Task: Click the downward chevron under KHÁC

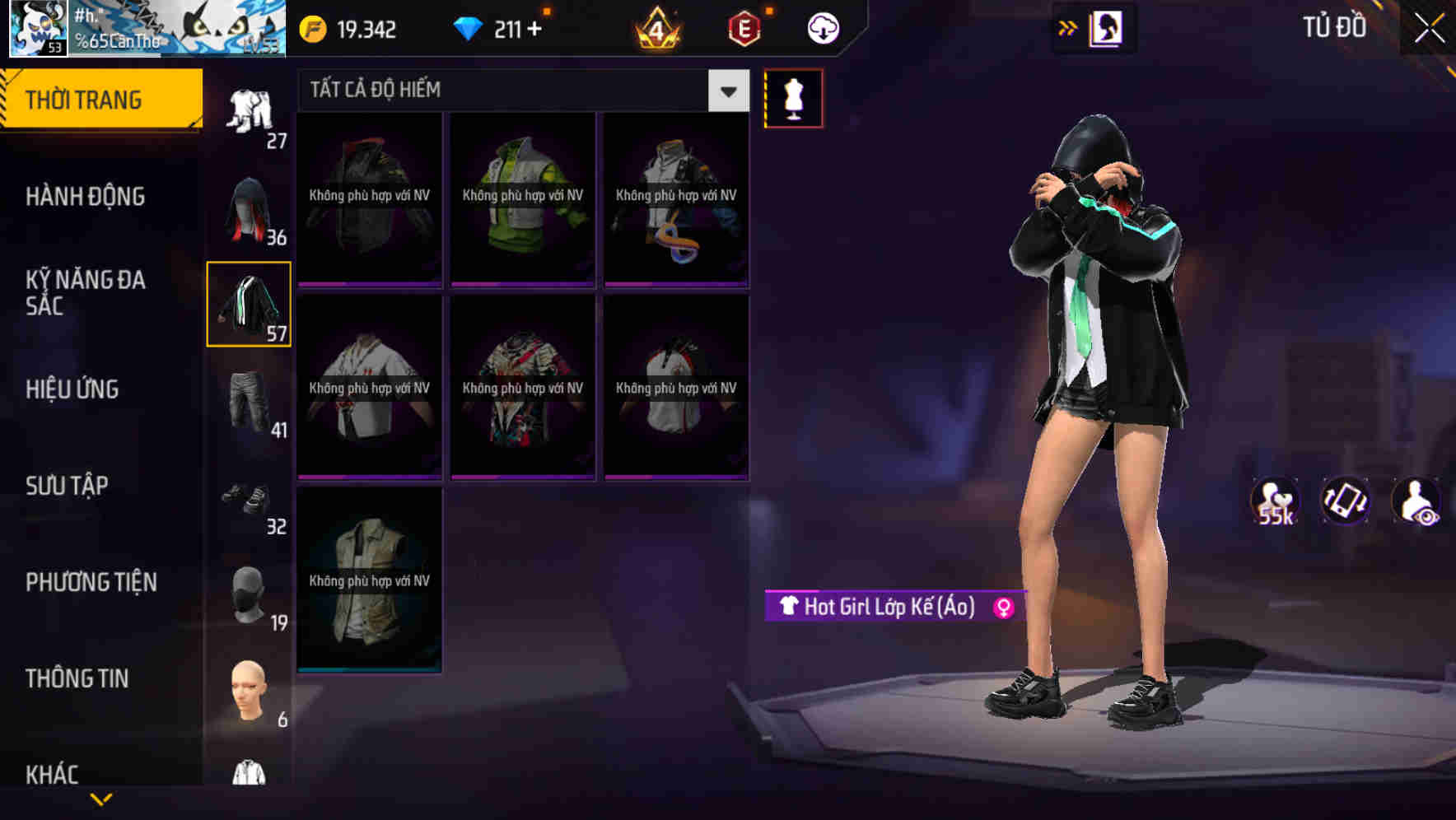Action: [101, 799]
